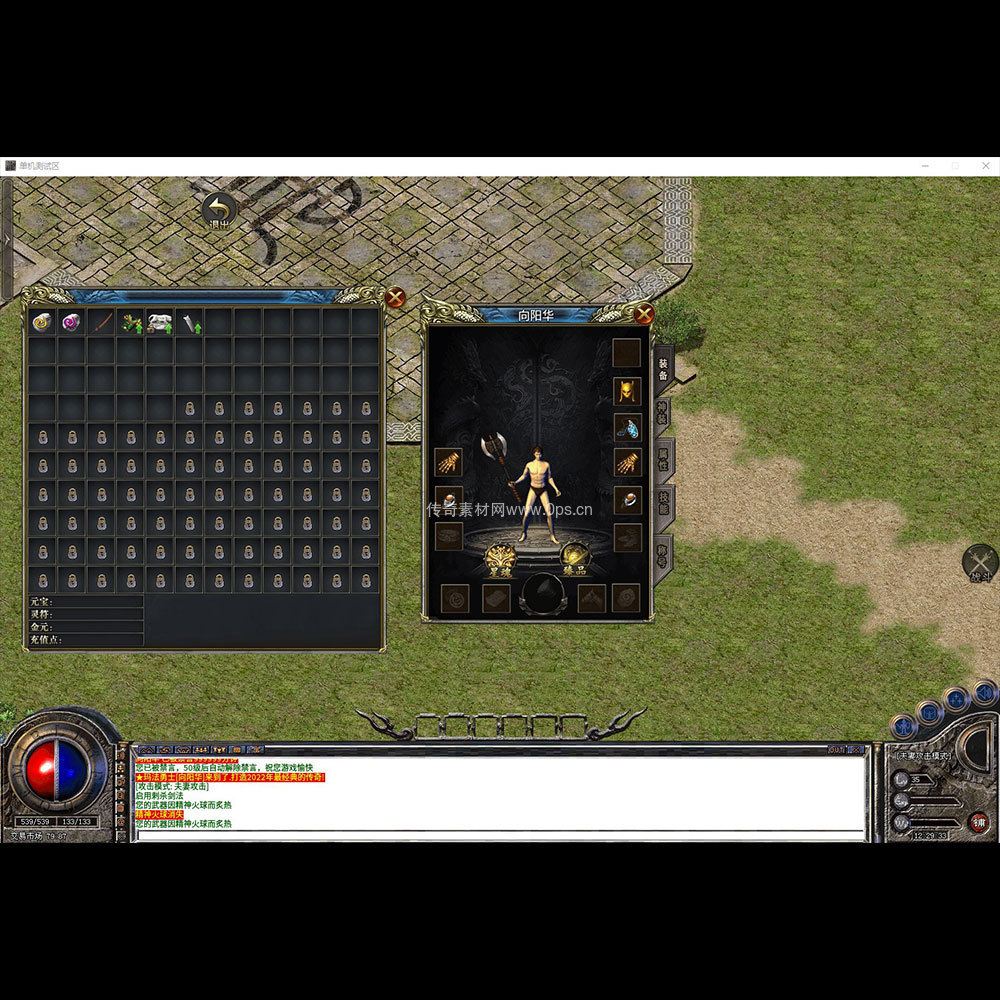Open the 臻品 treasures button
Image resolution: width=1000 pixels, height=1000 pixels.
(x=574, y=559)
